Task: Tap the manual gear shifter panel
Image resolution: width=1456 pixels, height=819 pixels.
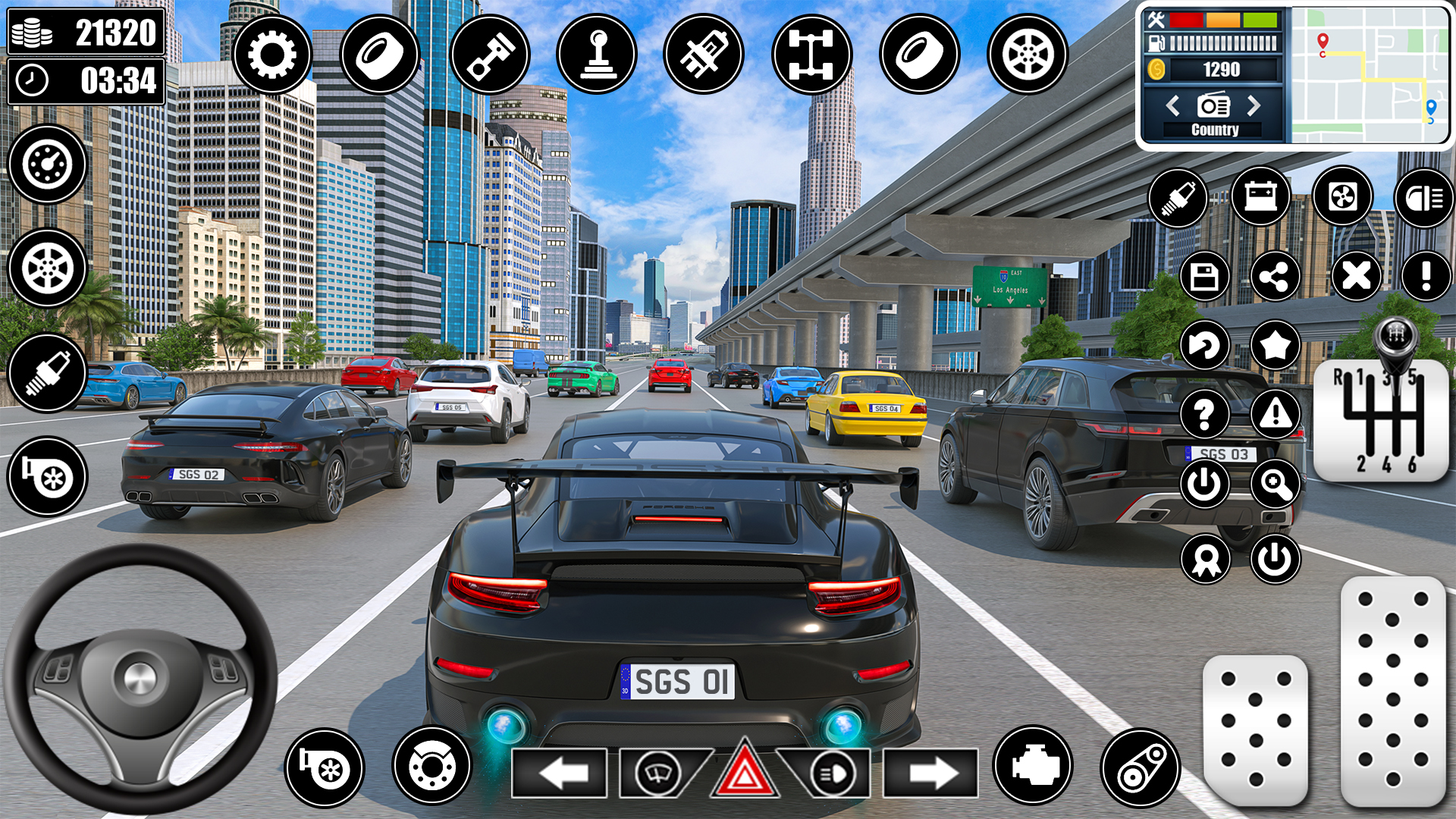Action: pos(1380,421)
